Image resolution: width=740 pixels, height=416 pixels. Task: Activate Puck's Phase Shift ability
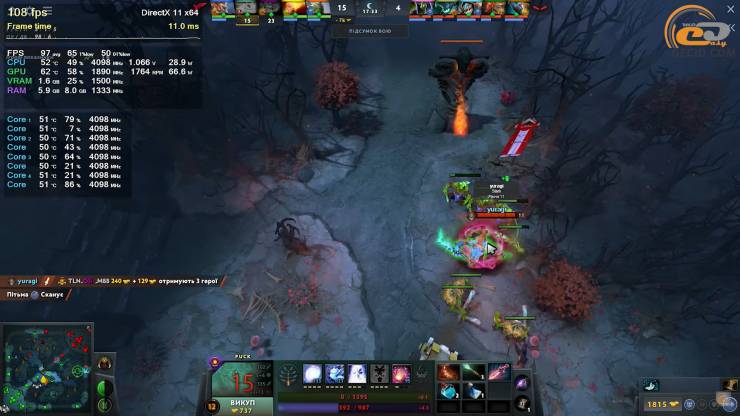pyautogui.click(x=359, y=374)
